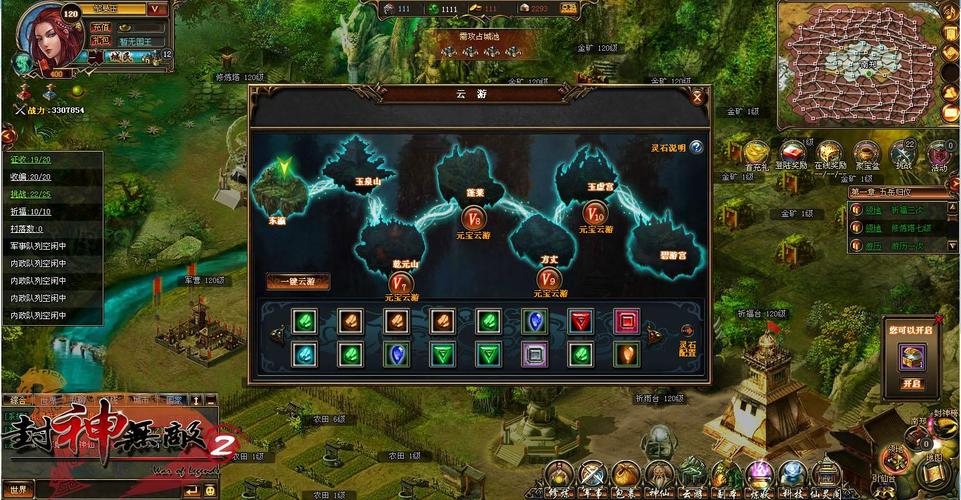Open the 首充礼 gold ingot icon
The height and width of the screenshot is (500, 961).
757,153
